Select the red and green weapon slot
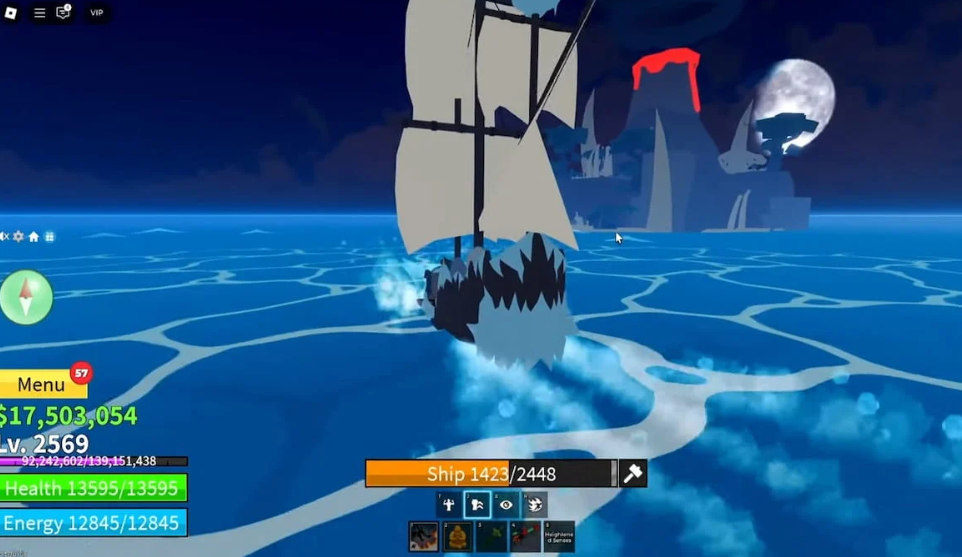The width and height of the screenshot is (962, 557). pyautogui.click(x=525, y=536)
